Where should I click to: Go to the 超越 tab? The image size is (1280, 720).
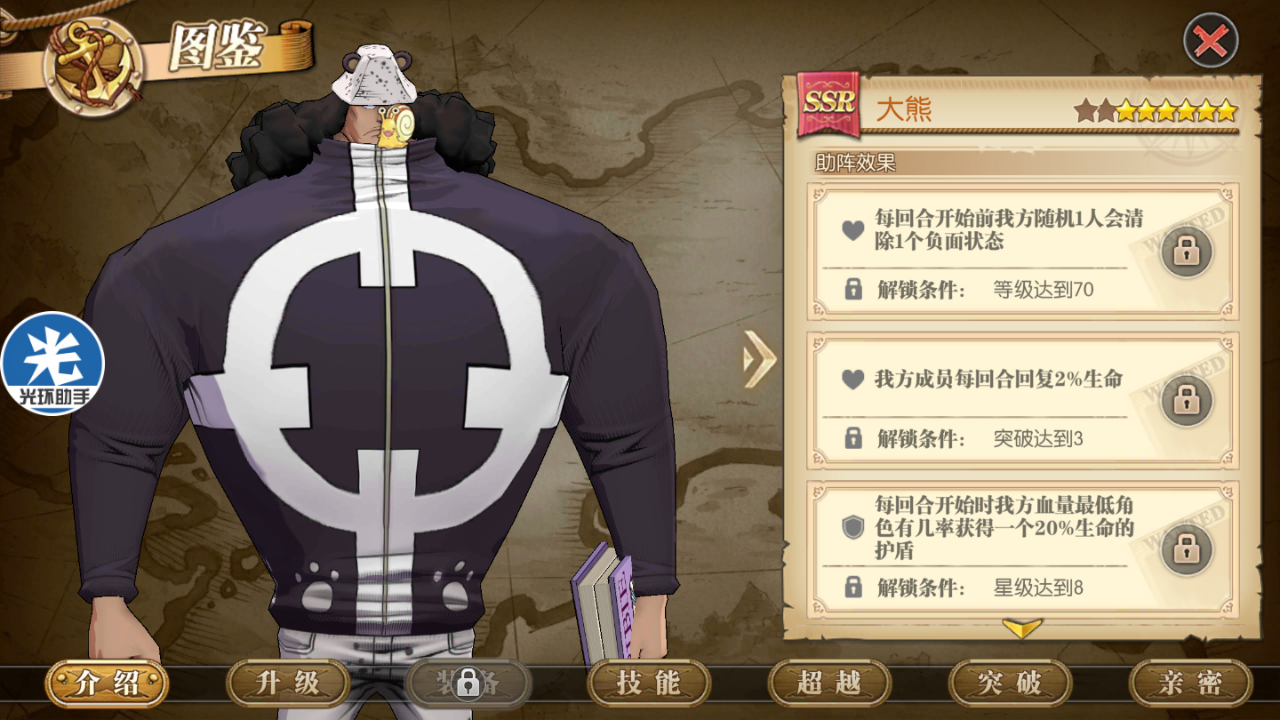tap(829, 683)
